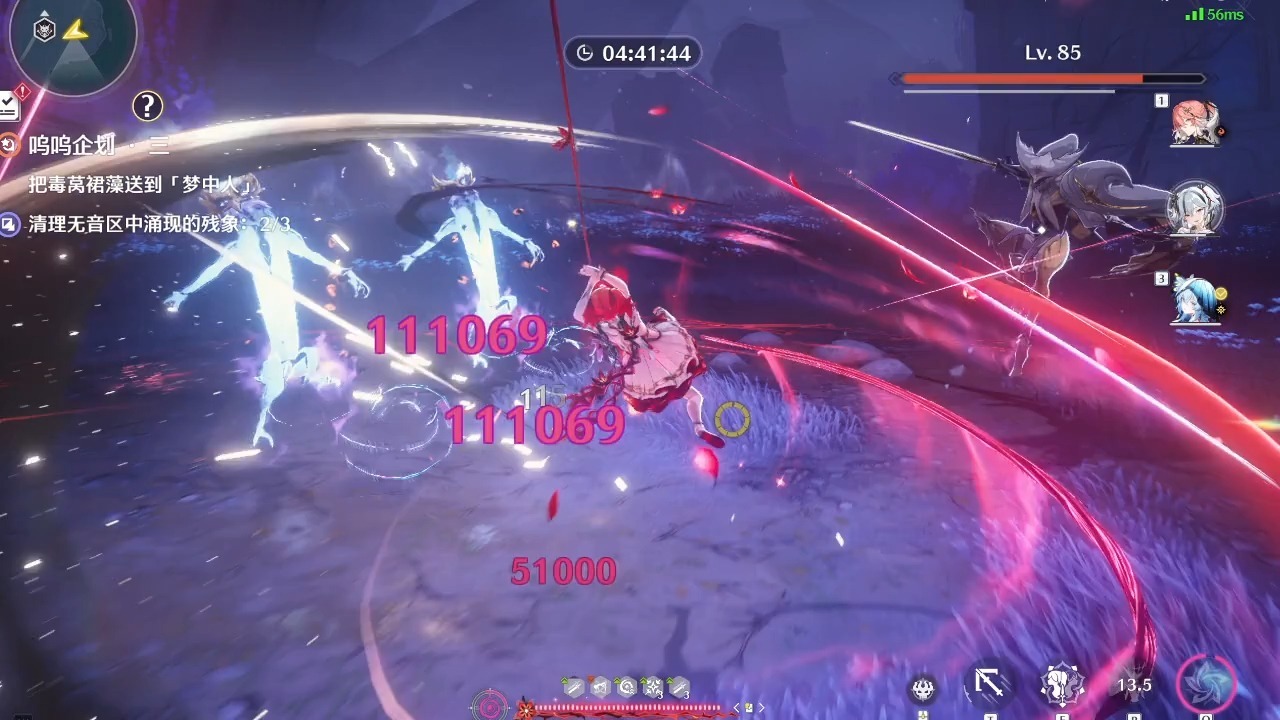This screenshot has width=1280, height=720.
Task: Trigger the skill showing the 13.5 cooldown
Action: tap(1134, 685)
